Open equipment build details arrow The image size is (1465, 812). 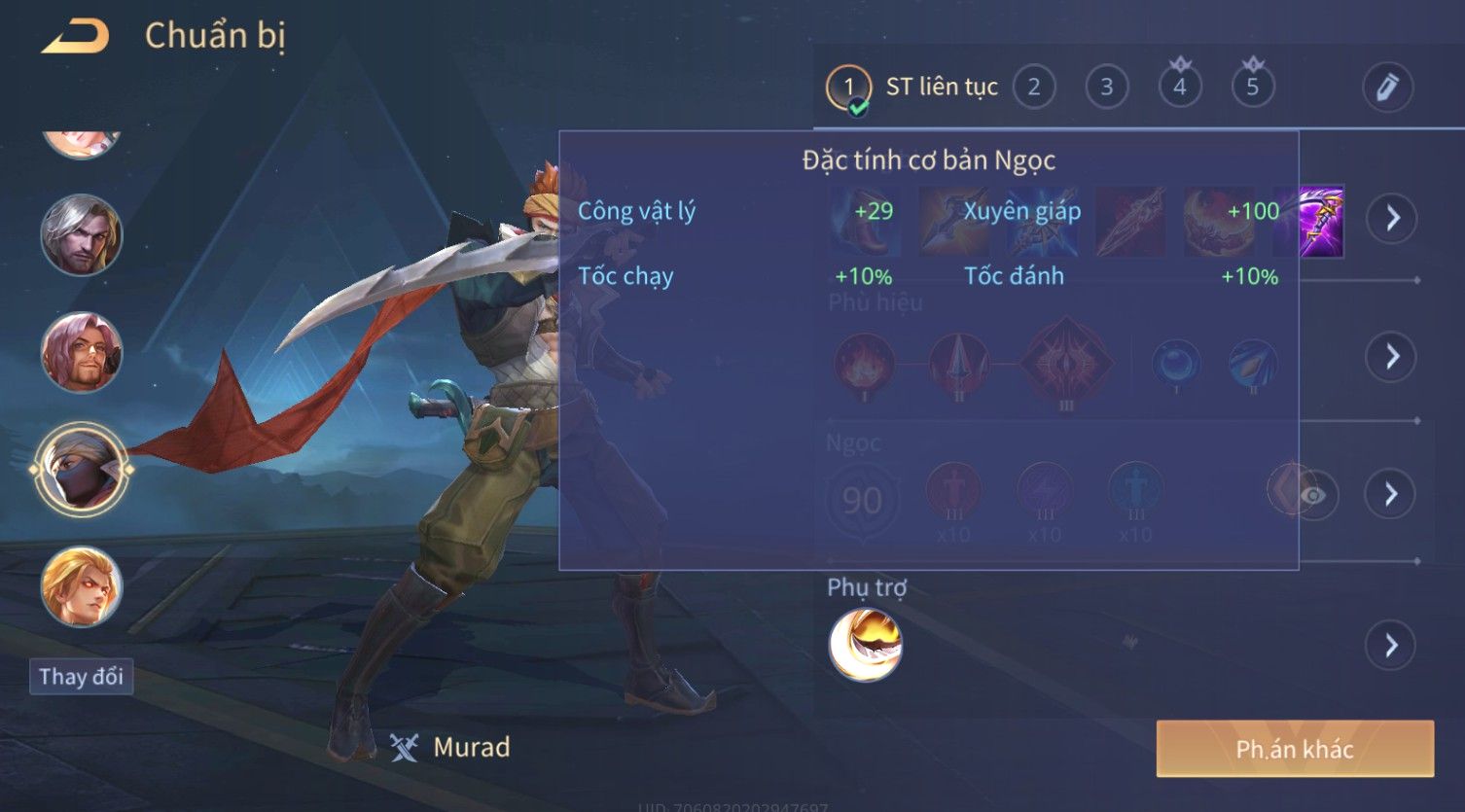tap(1392, 218)
